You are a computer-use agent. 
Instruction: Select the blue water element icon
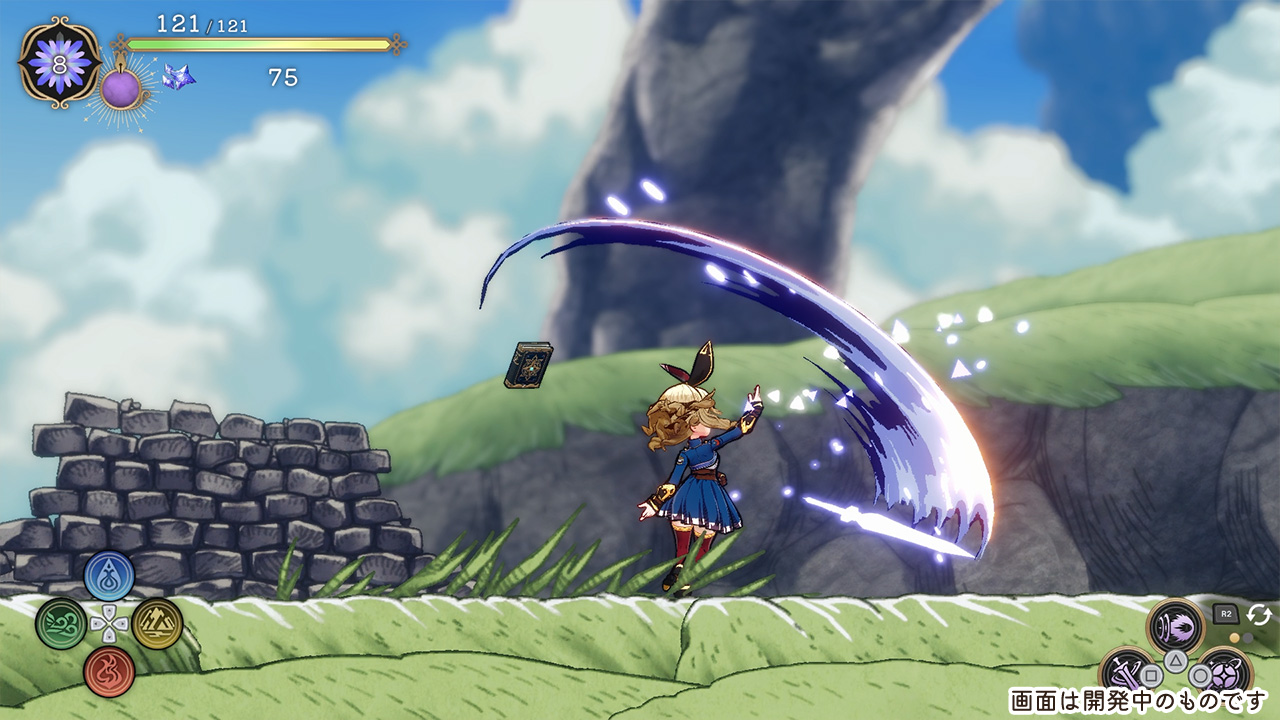[x=109, y=576]
